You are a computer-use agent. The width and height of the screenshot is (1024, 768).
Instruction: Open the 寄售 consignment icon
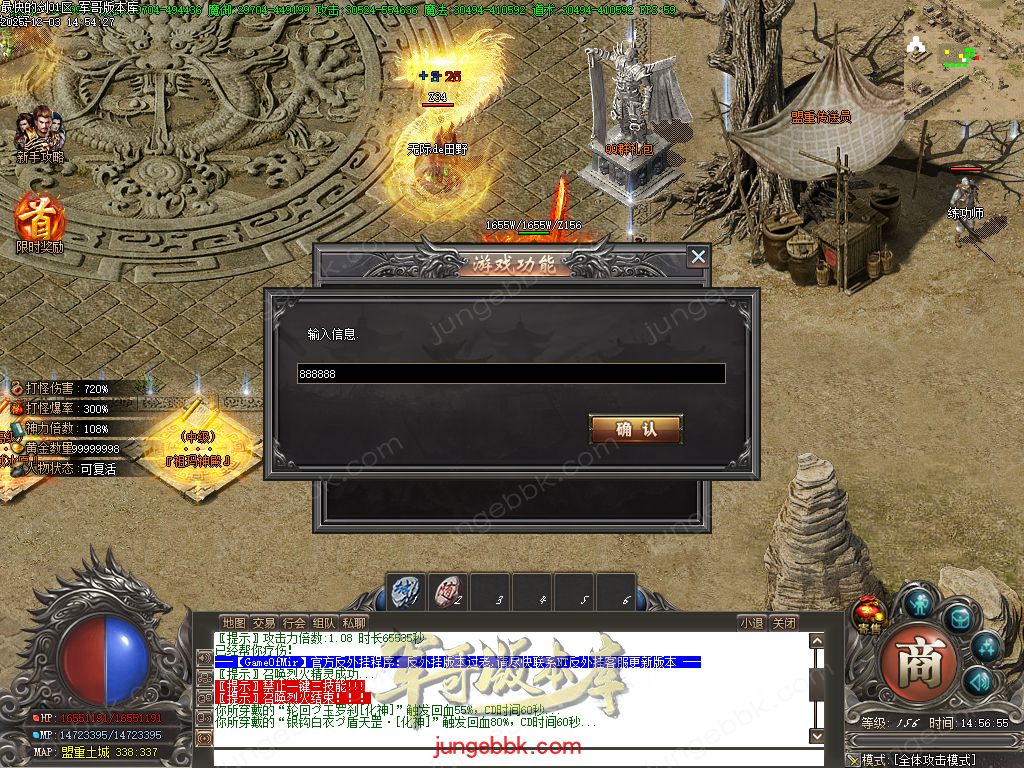(x=869, y=613)
